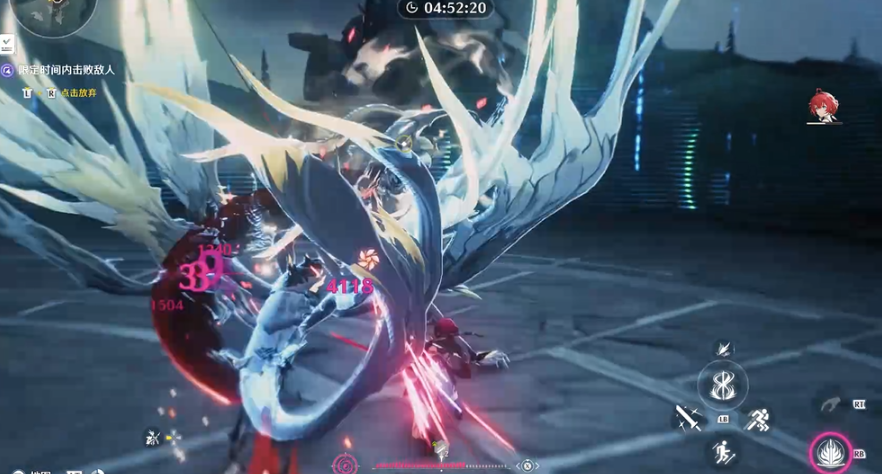Select the red-haired teammate portrait

824,107
